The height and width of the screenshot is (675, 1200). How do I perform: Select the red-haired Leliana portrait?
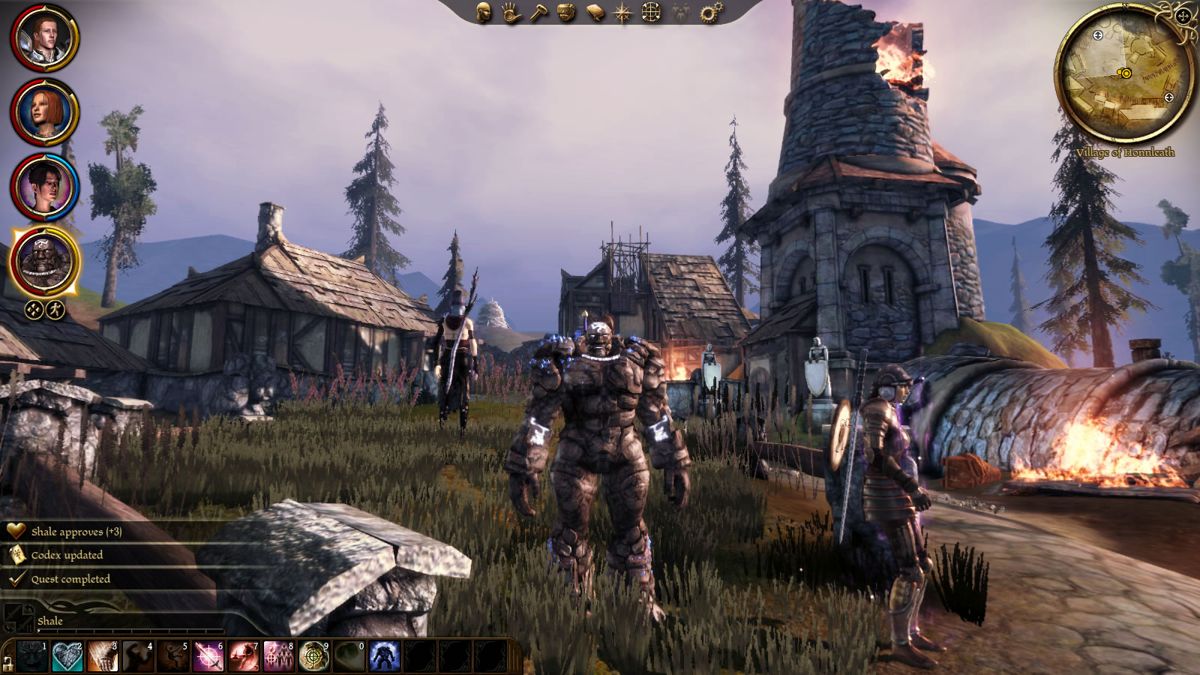coord(45,112)
